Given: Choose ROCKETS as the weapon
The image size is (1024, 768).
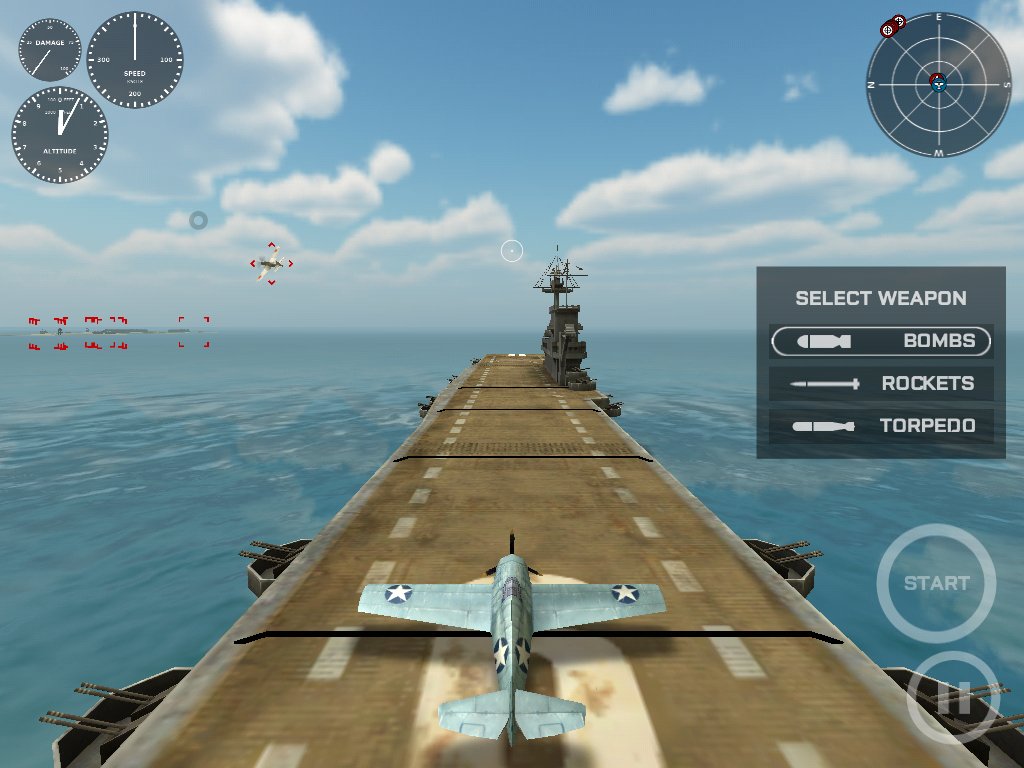Looking at the screenshot, I should pyautogui.click(x=881, y=383).
